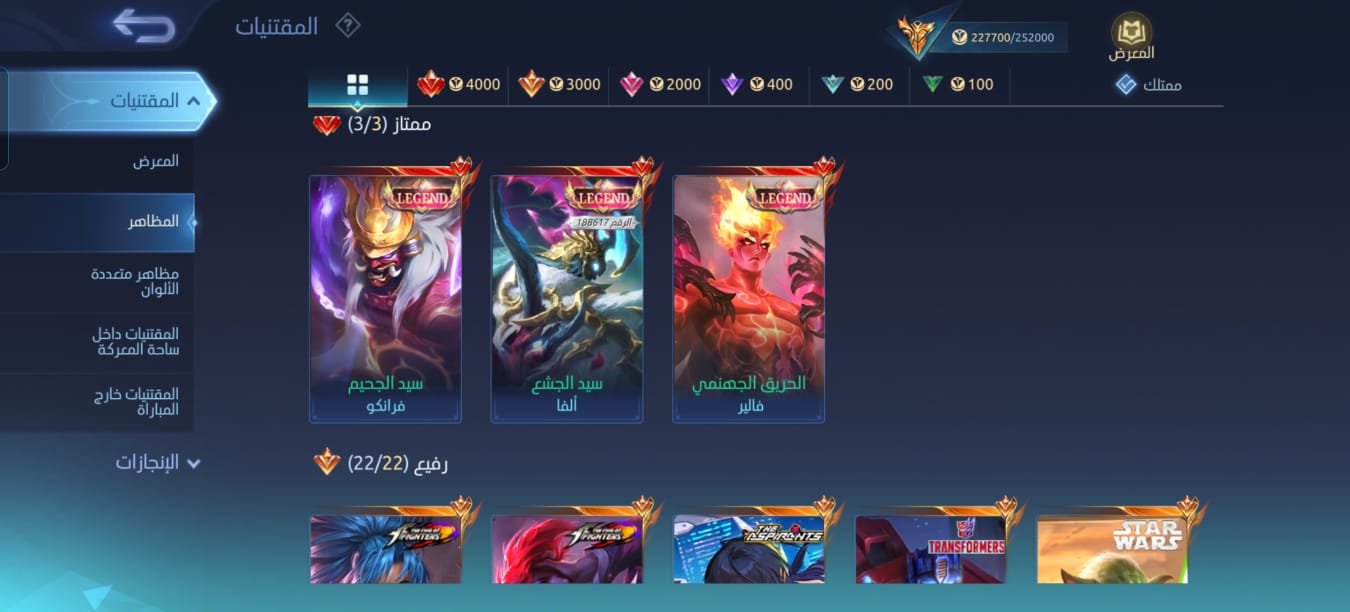Expand the الإنجازات section
The width and height of the screenshot is (1350, 612).
coord(158,462)
